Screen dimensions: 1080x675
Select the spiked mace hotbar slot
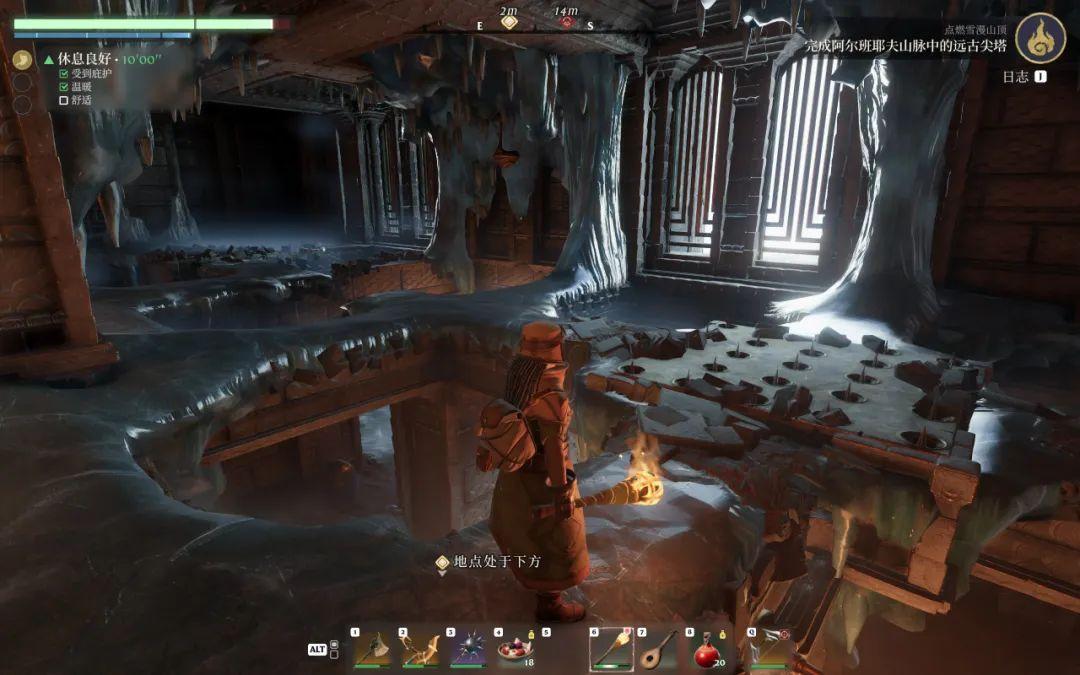(467, 650)
